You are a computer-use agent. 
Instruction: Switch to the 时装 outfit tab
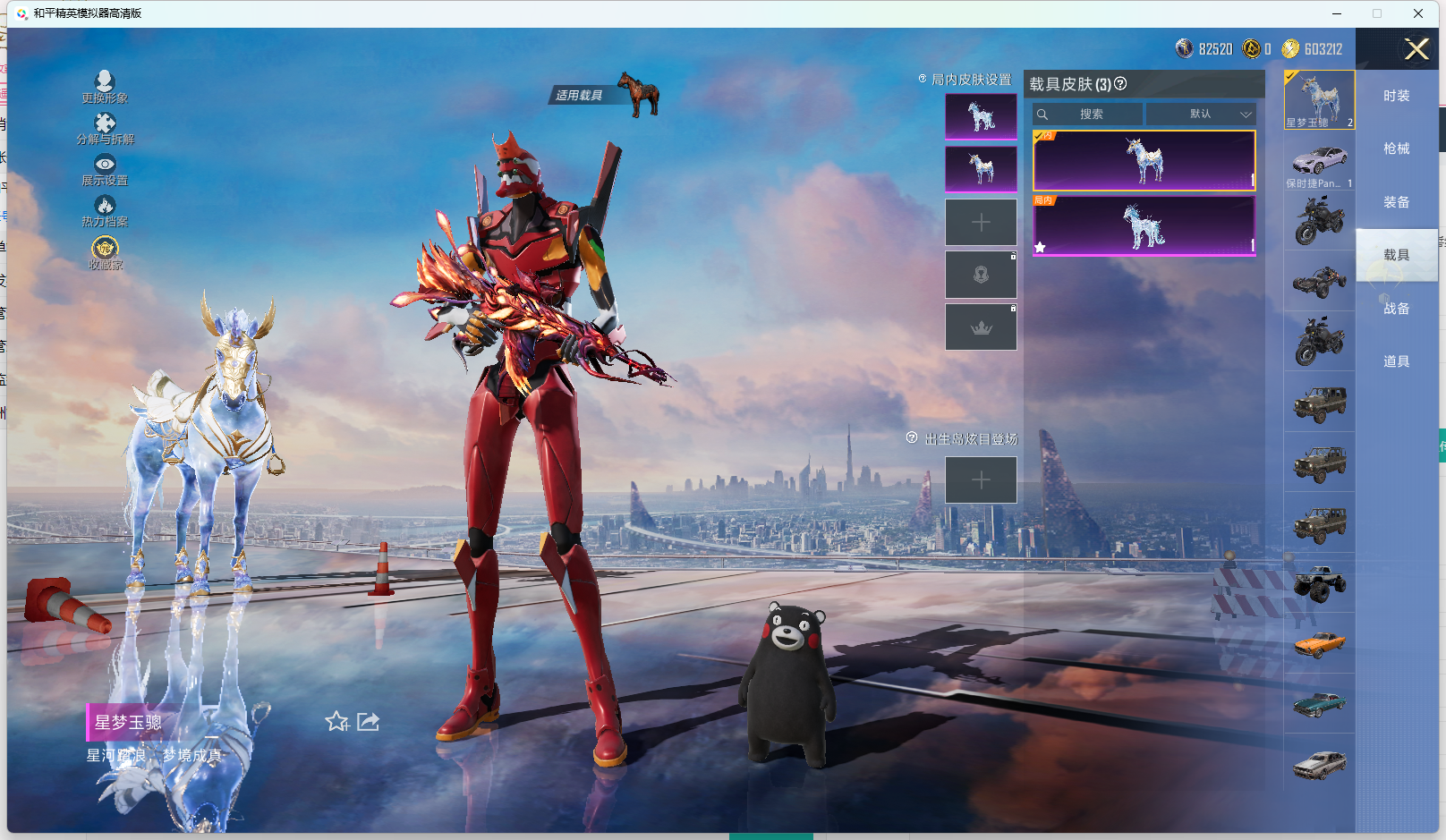pos(1396,96)
